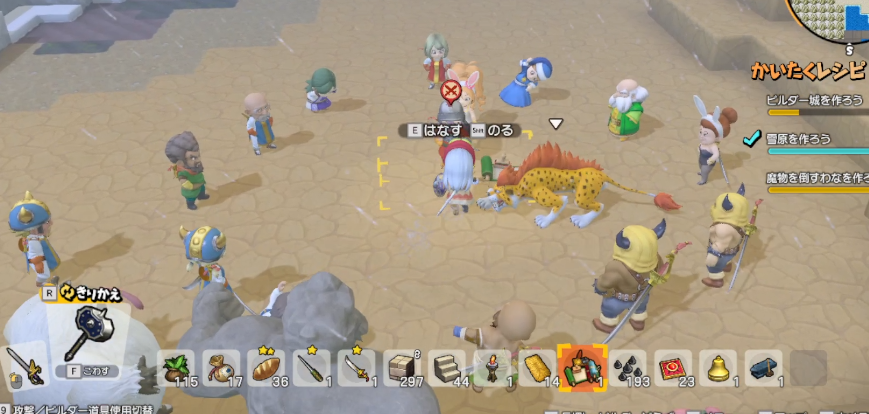
Task: Choose the seed bag hotbar slot
Action: point(222,369)
